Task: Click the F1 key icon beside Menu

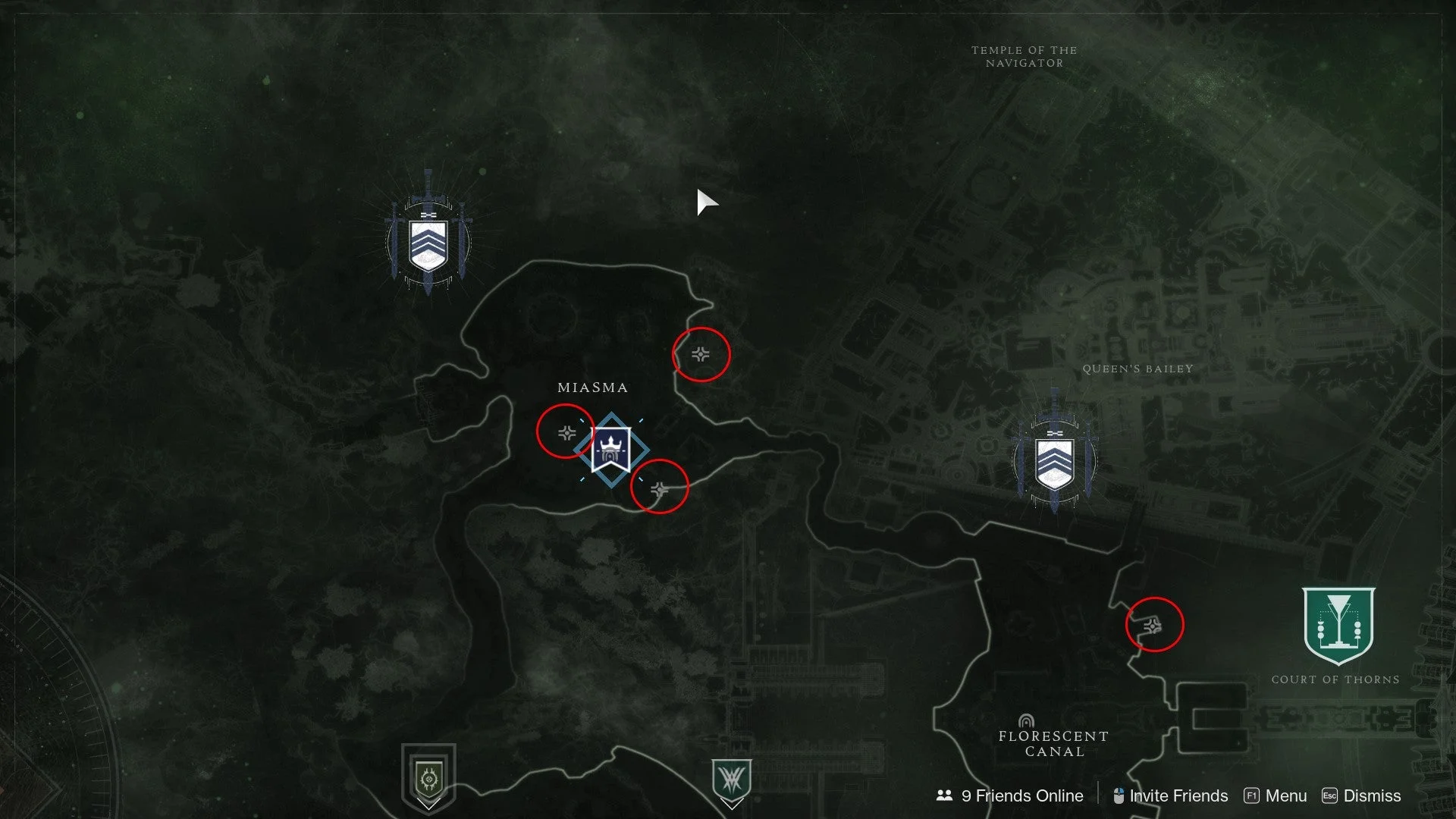Action: click(1251, 795)
